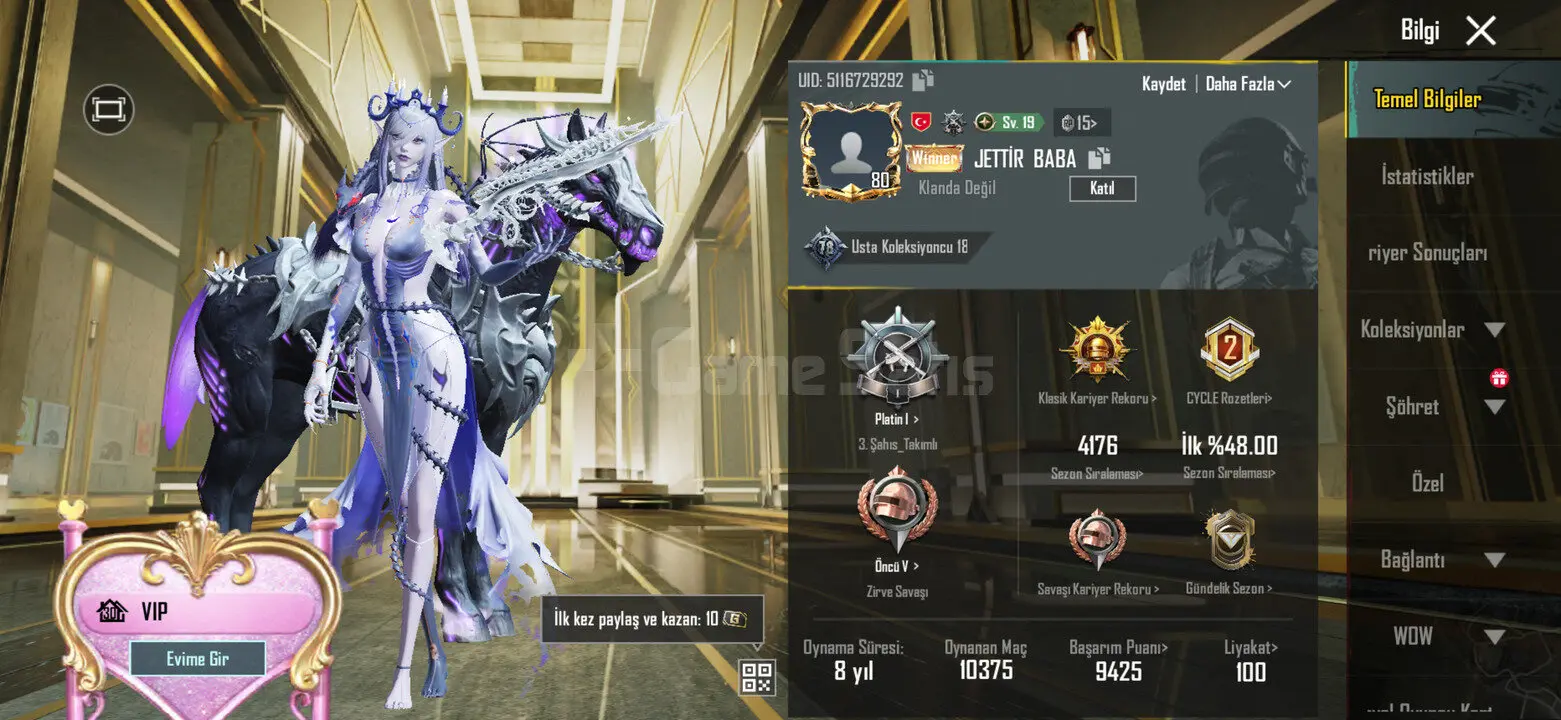
Task: Open the WOW section
Action: [1432, 636]
